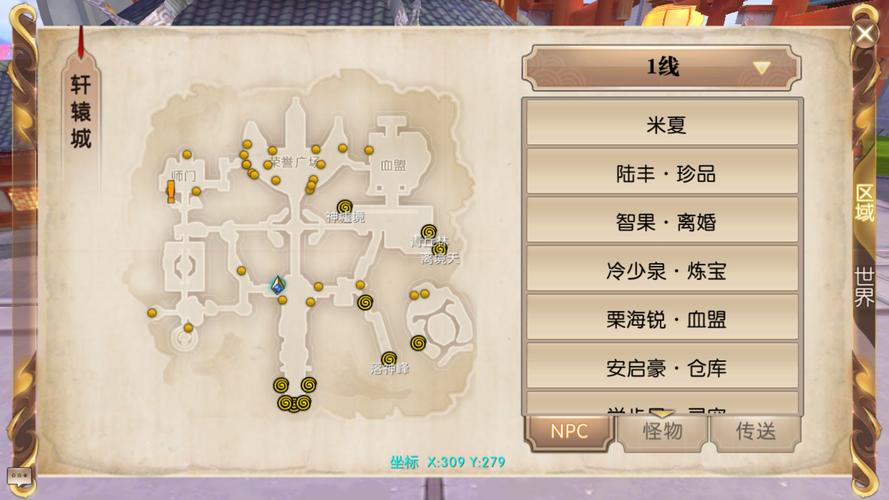Switch to the NPC tab
Viewport: 889px width, 500px height.
pyautogui.click(x=568, y=432)
